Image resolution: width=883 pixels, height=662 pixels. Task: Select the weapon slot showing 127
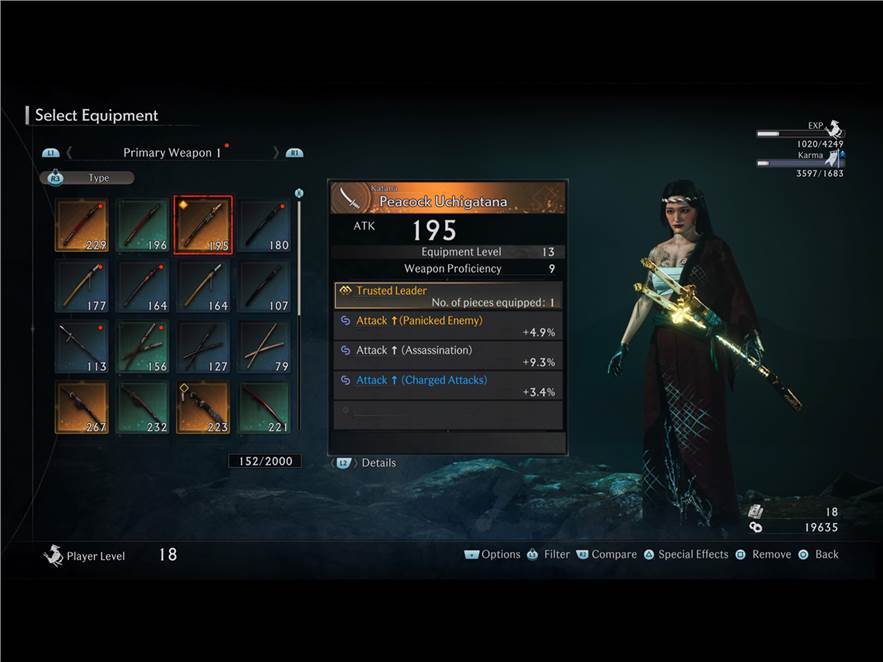[204, 346]
